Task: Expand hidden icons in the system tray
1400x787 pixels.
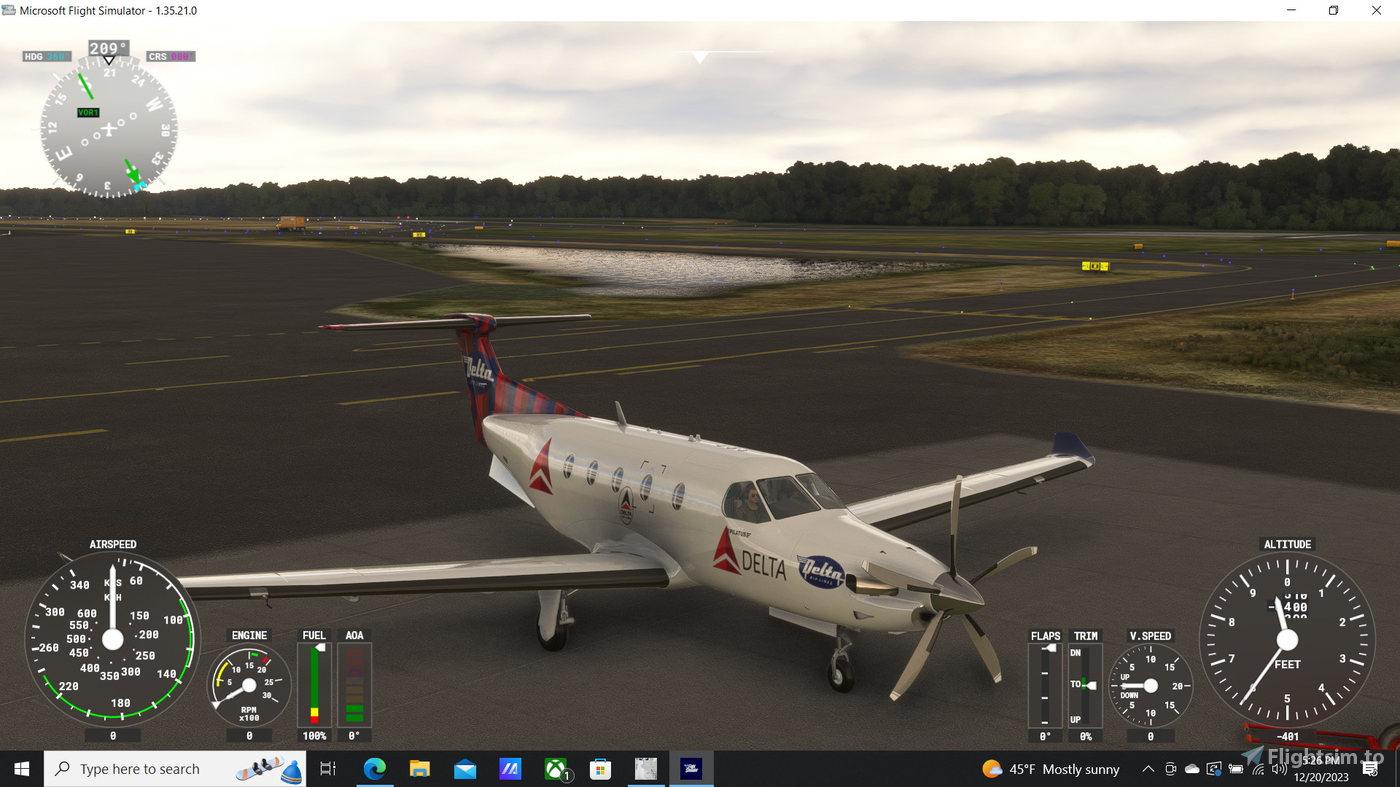Action: click(x=1147, y=768)
